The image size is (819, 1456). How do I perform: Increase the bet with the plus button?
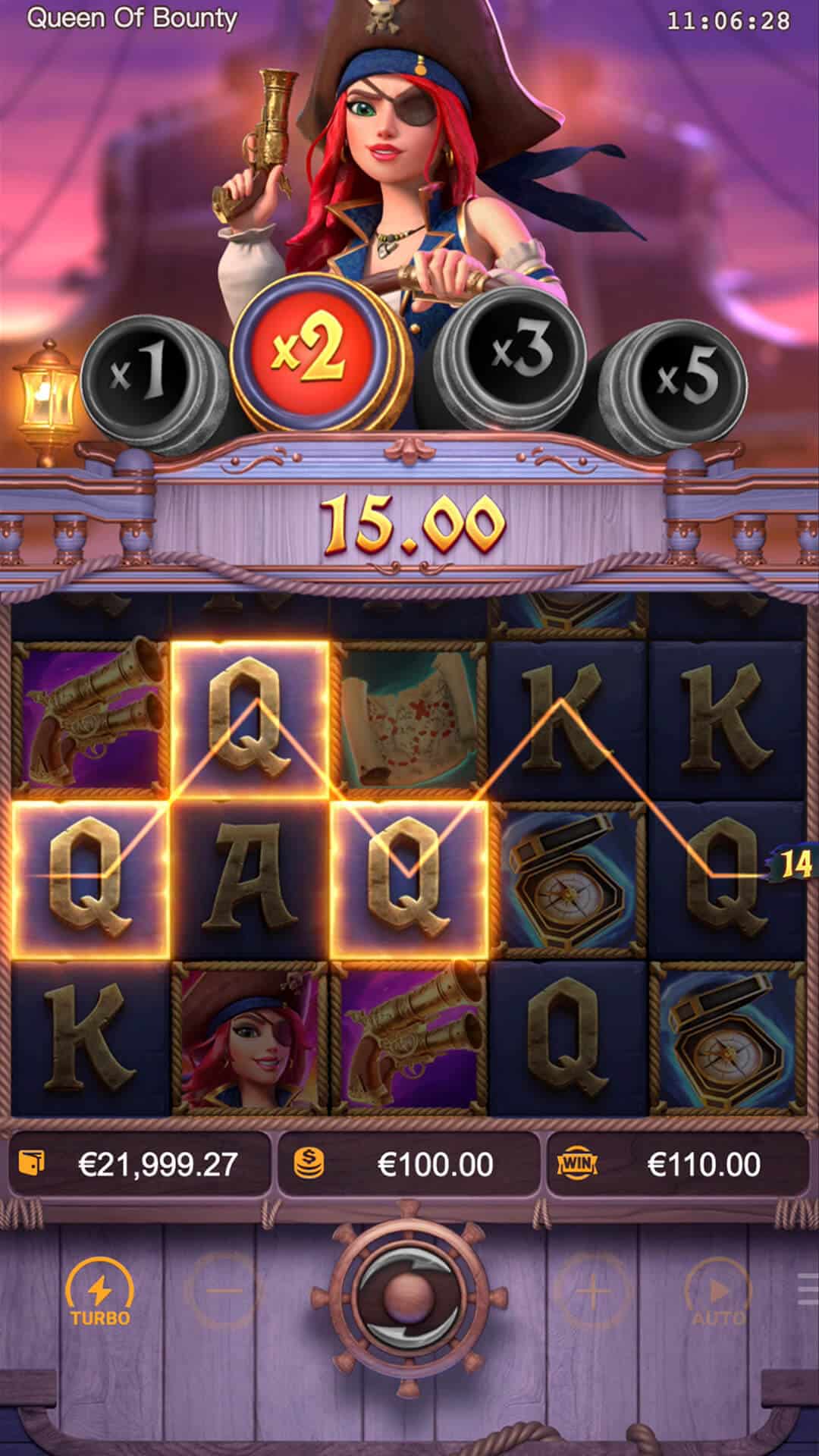click(594, 1291)
